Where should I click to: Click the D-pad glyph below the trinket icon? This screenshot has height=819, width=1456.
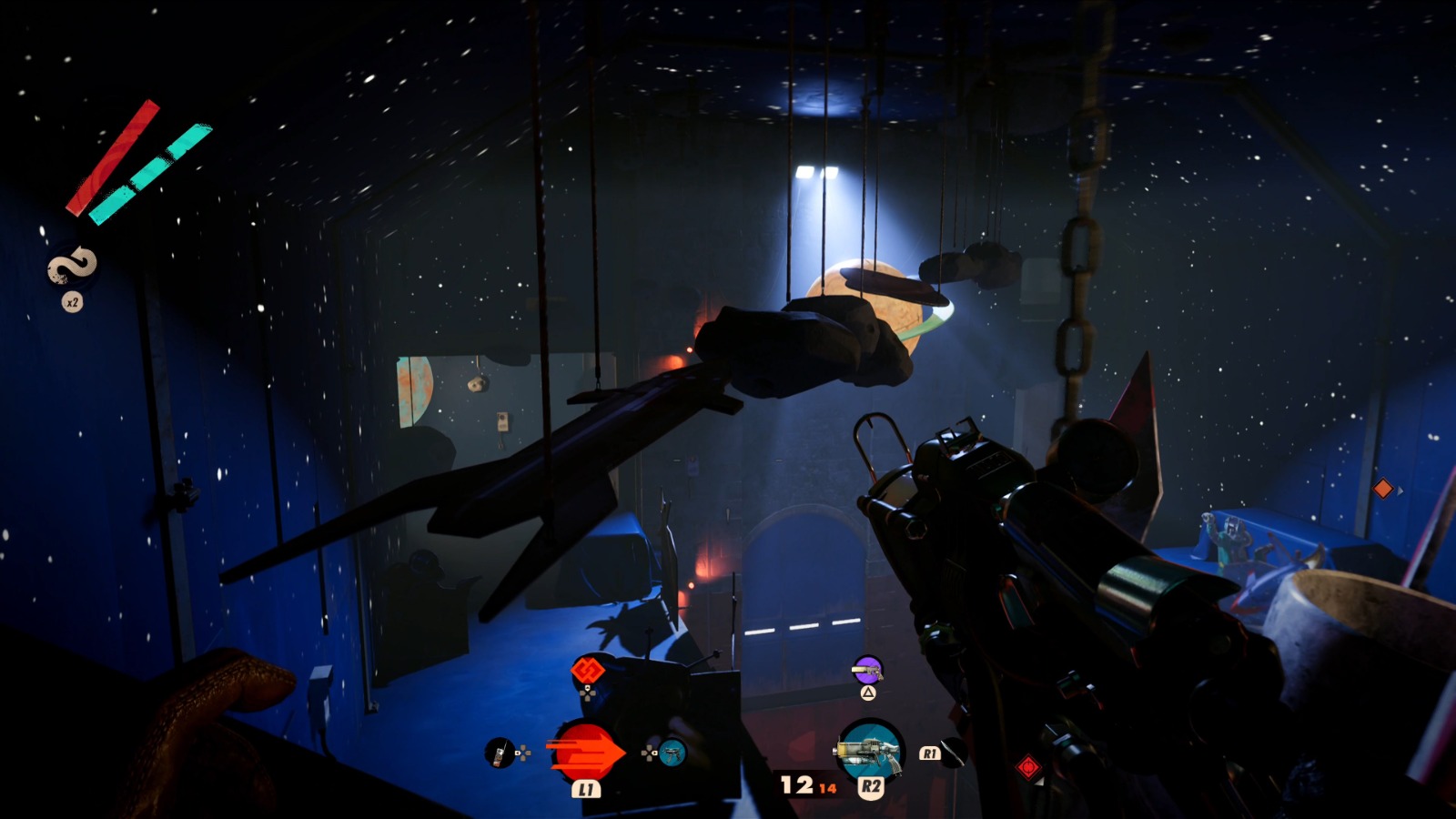pos(587,694)
